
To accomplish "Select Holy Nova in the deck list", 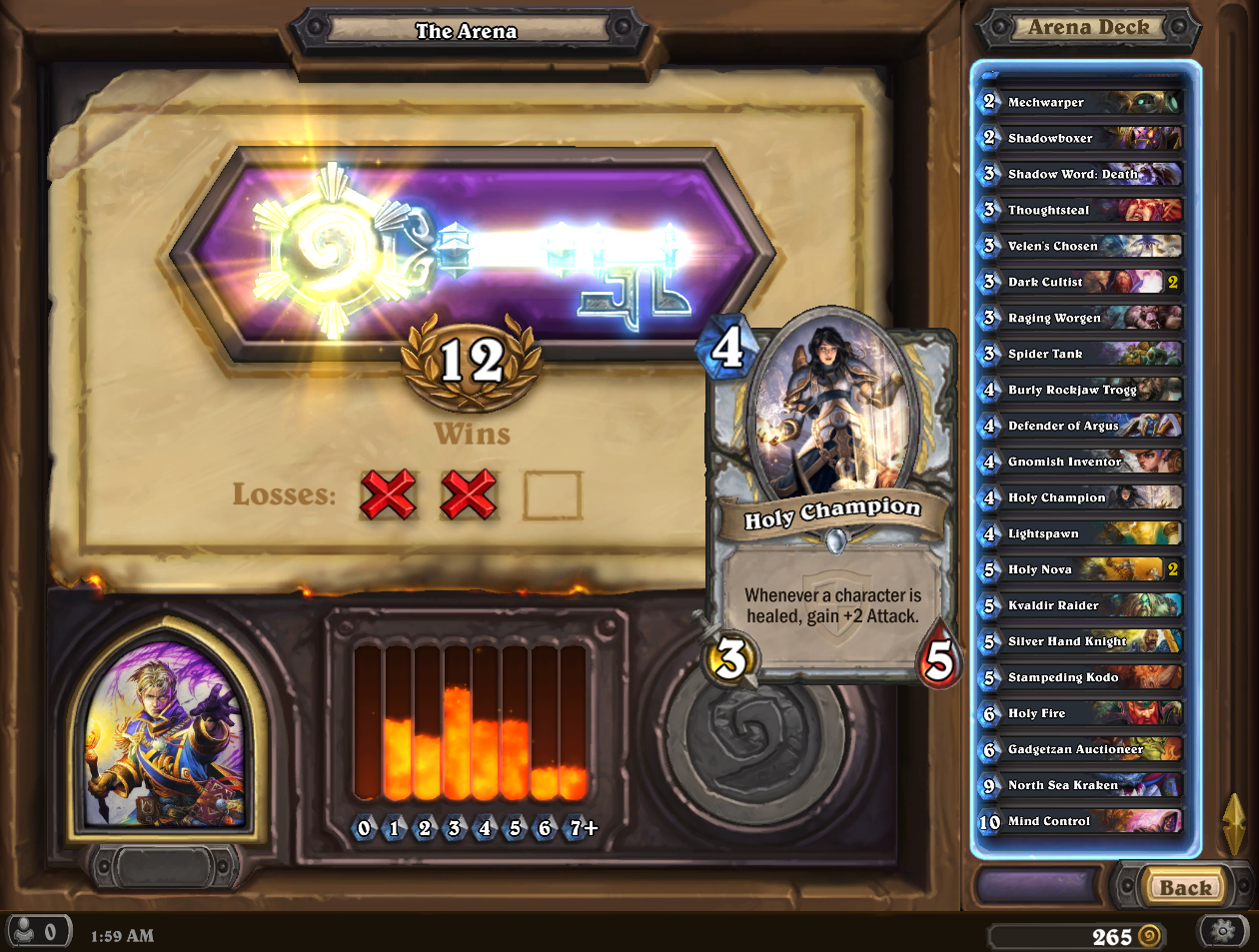I will [x=1081, y=569].
